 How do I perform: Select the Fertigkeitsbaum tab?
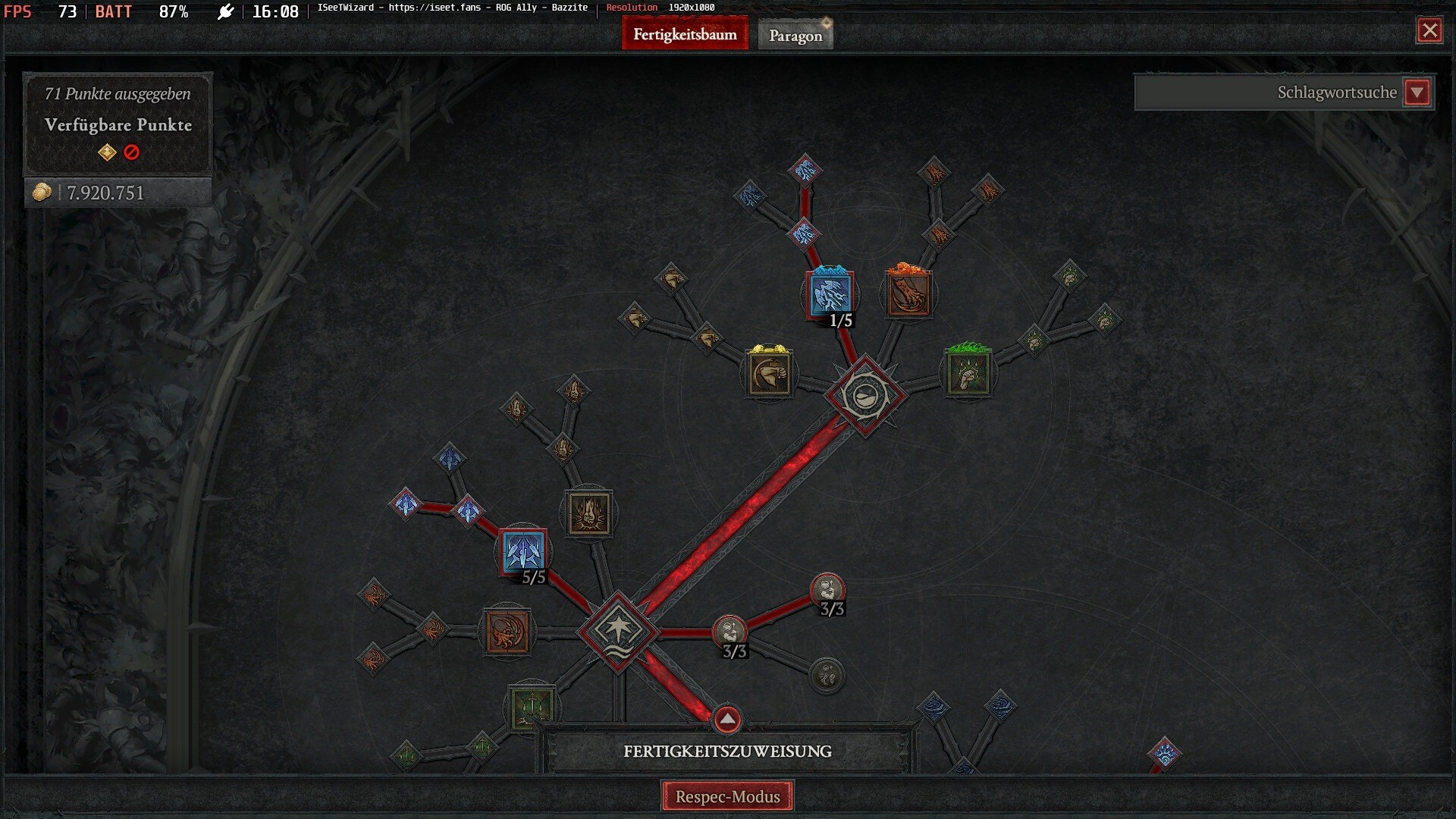pyautogui.click(x=685, y=35)
